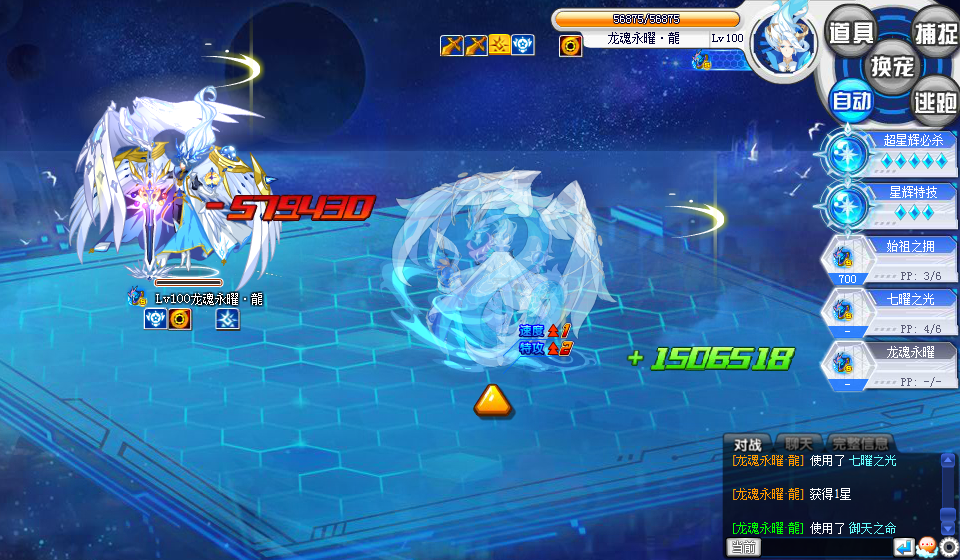Use the 超星辉必杀 skill

(889, 153)
